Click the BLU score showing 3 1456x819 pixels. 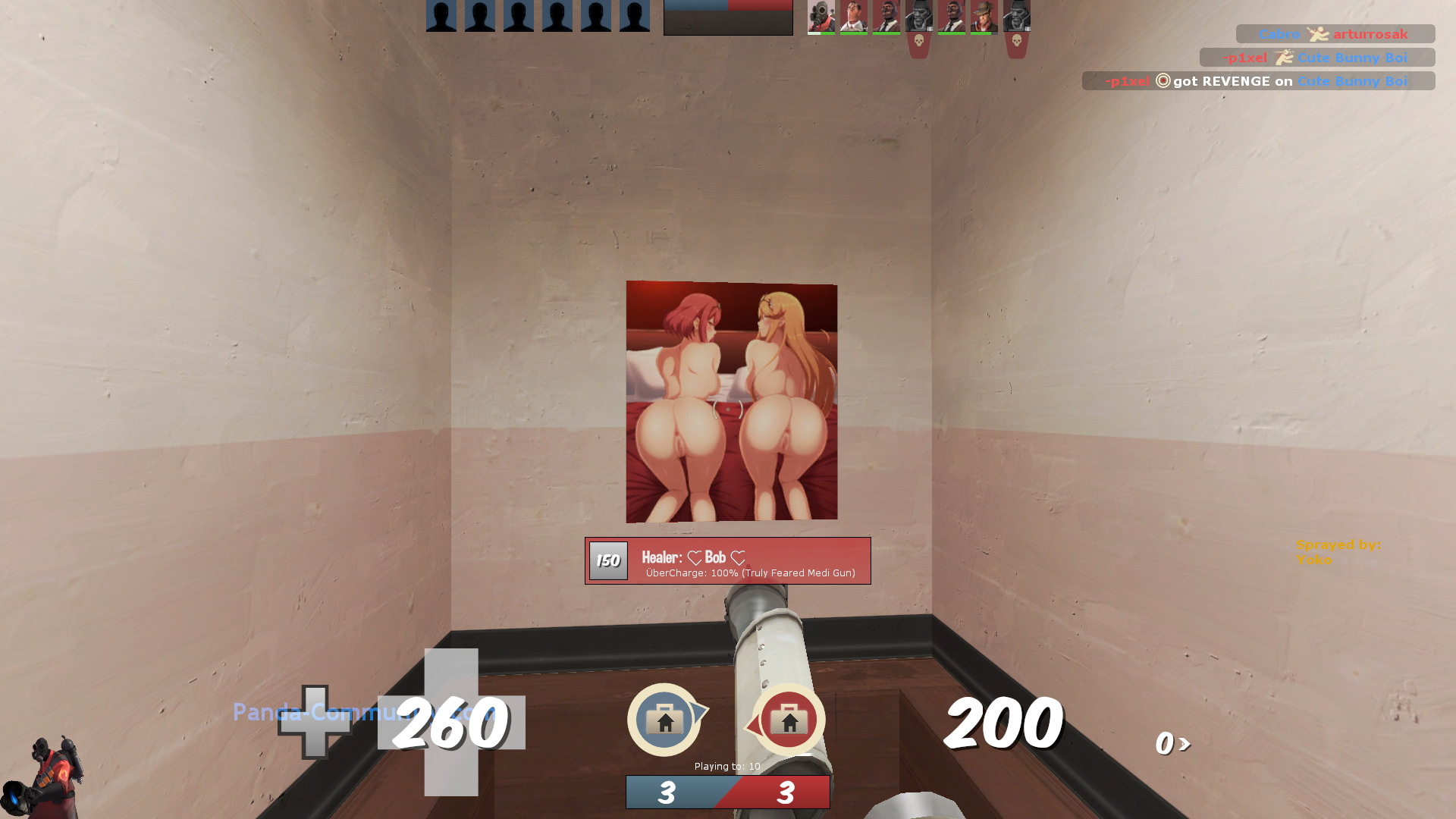[669, 792]
